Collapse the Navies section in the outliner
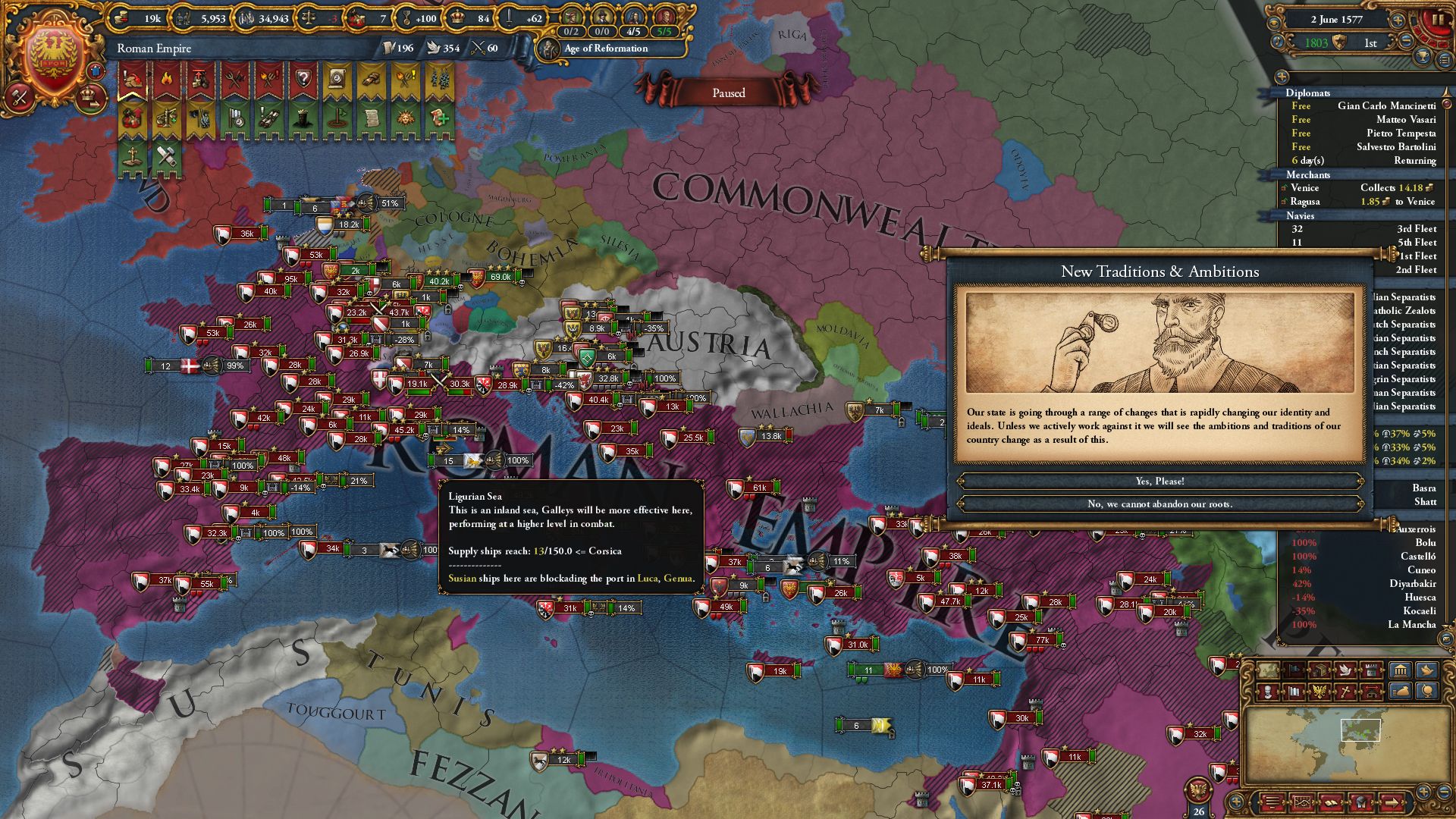This screenshot has height=819, width=1456. [x=1300, y=216]
